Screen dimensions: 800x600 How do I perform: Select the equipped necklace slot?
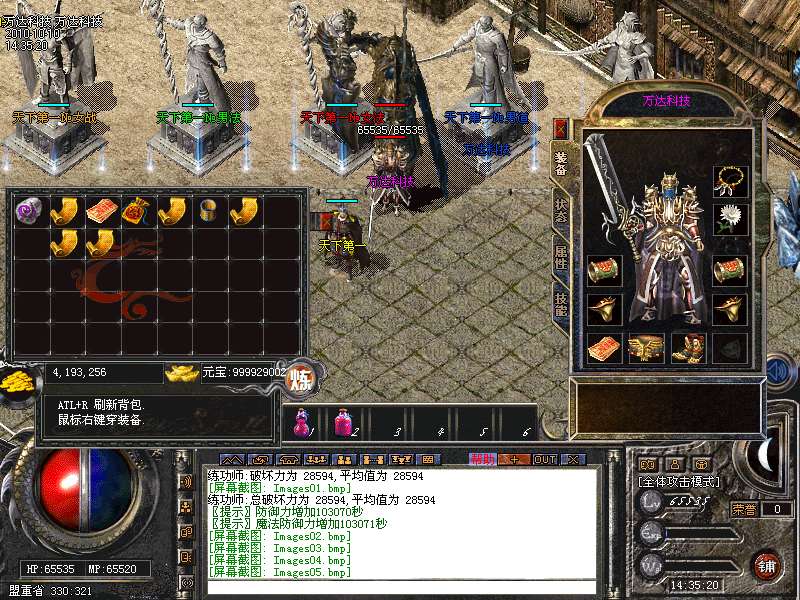point(730,180)
